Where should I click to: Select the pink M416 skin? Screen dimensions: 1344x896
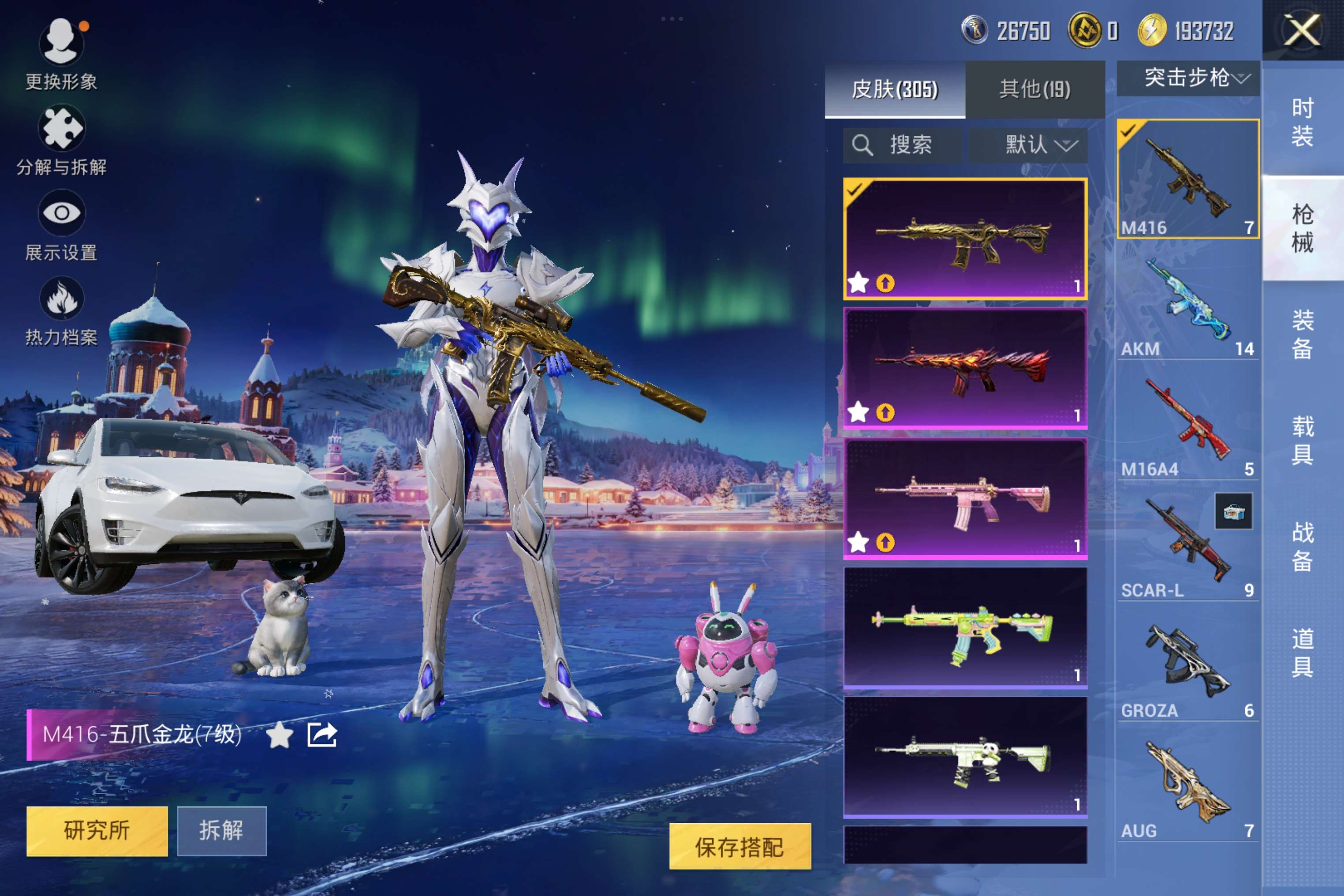[x=965, y=498]
